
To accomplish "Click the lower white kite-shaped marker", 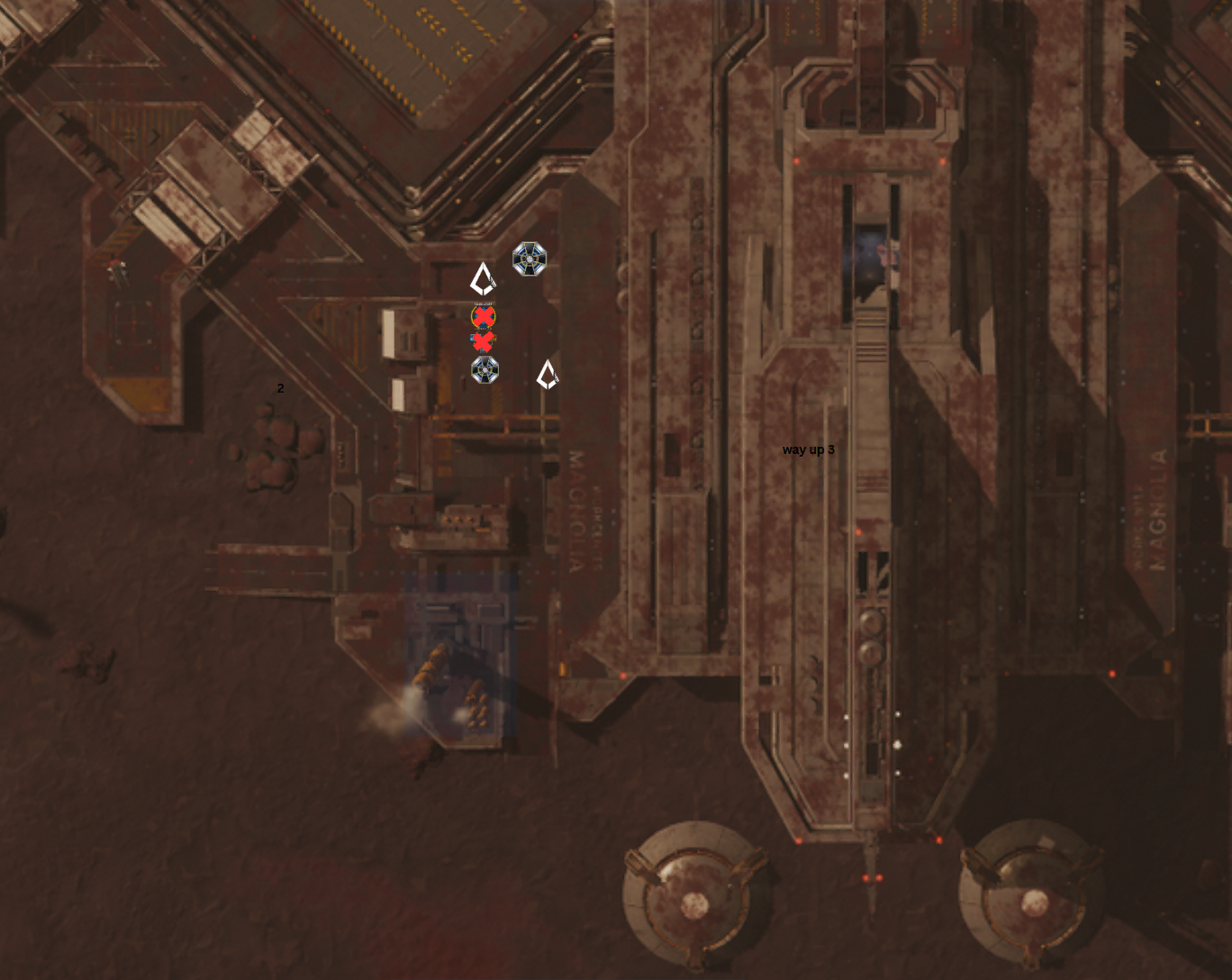I will pos(547,375).
